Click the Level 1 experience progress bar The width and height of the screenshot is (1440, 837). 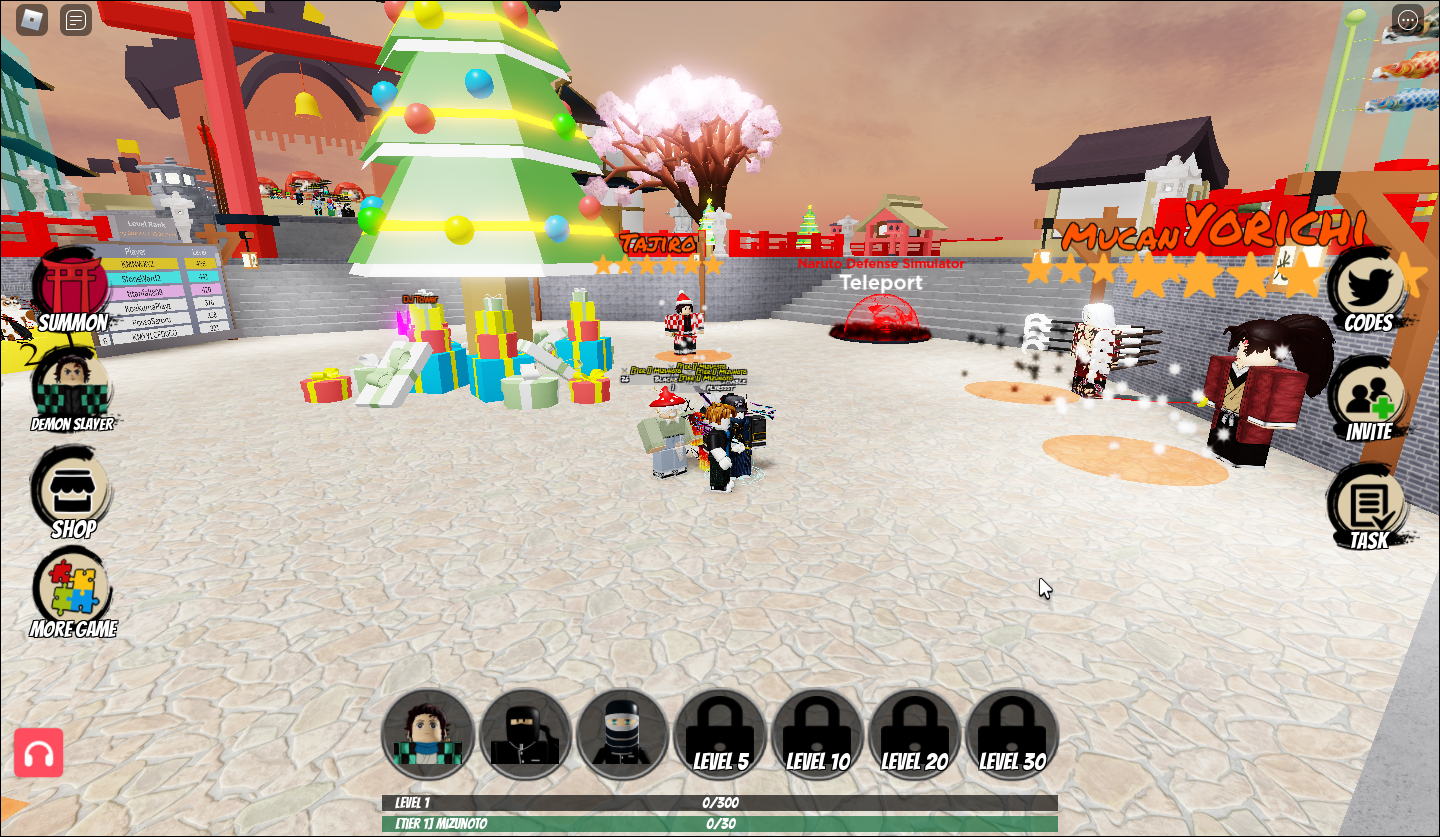(x=719, y=802)
